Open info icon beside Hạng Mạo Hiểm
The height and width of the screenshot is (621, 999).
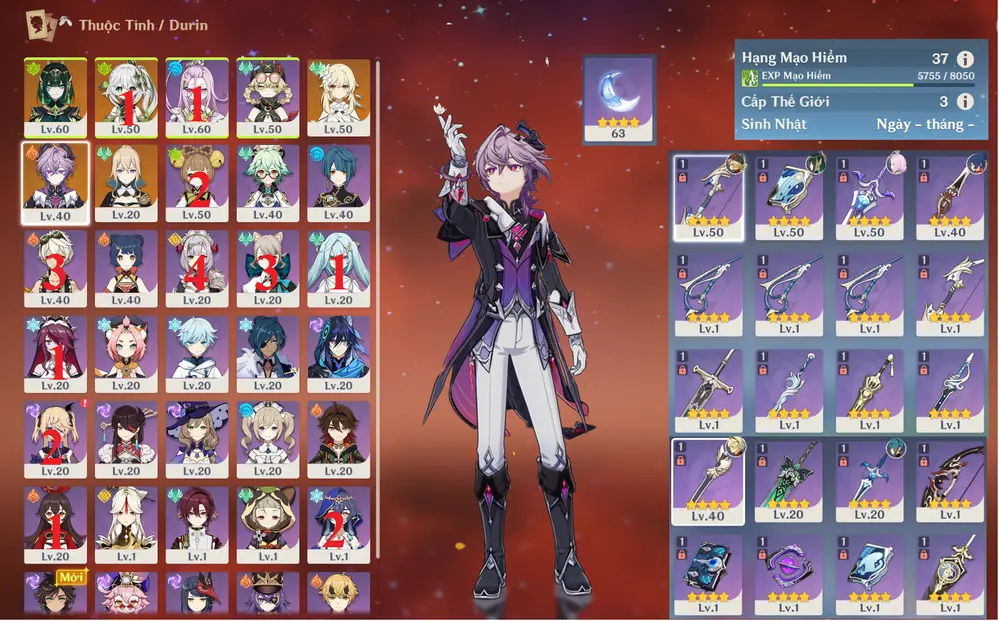pos(965,59)
